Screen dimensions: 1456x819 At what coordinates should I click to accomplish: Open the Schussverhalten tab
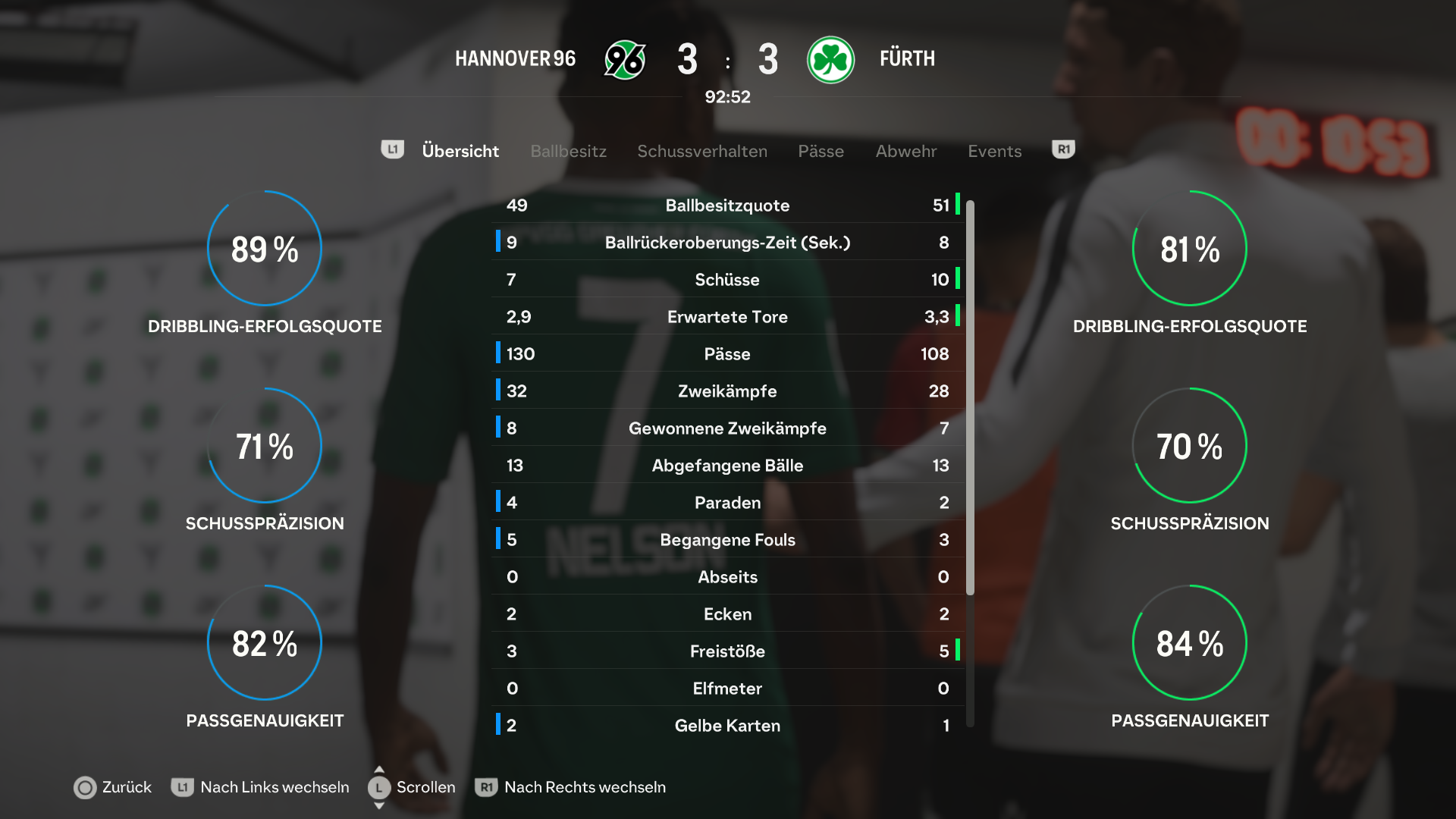701,151
